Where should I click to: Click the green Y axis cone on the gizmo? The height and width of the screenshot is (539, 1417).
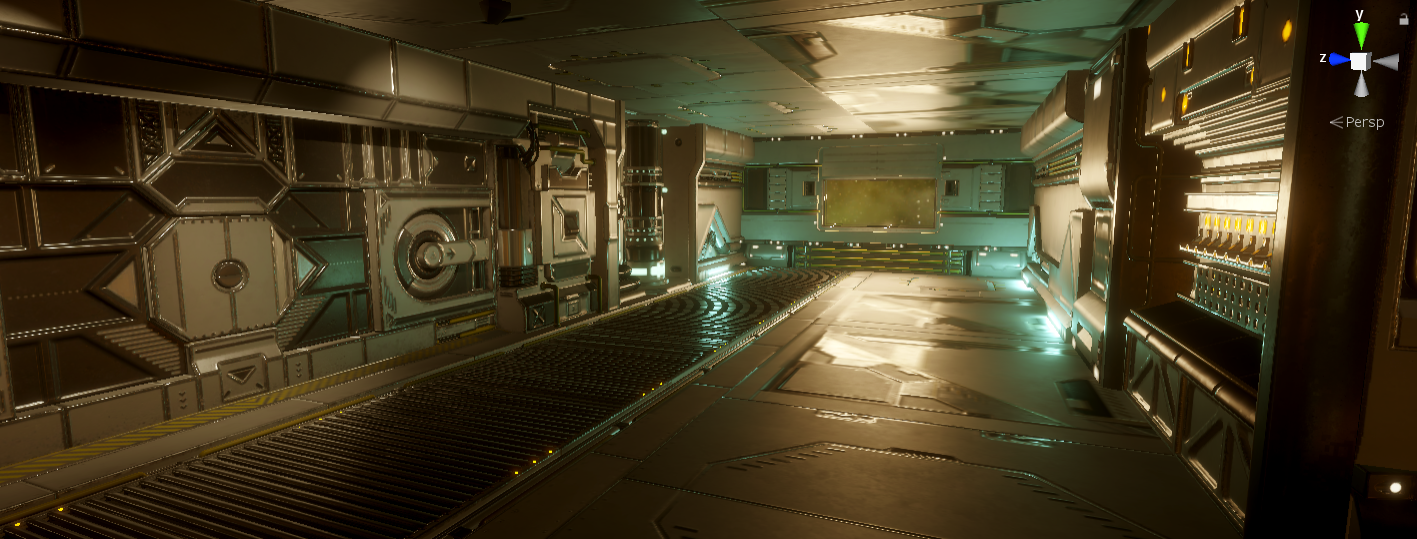(1360, 36)
